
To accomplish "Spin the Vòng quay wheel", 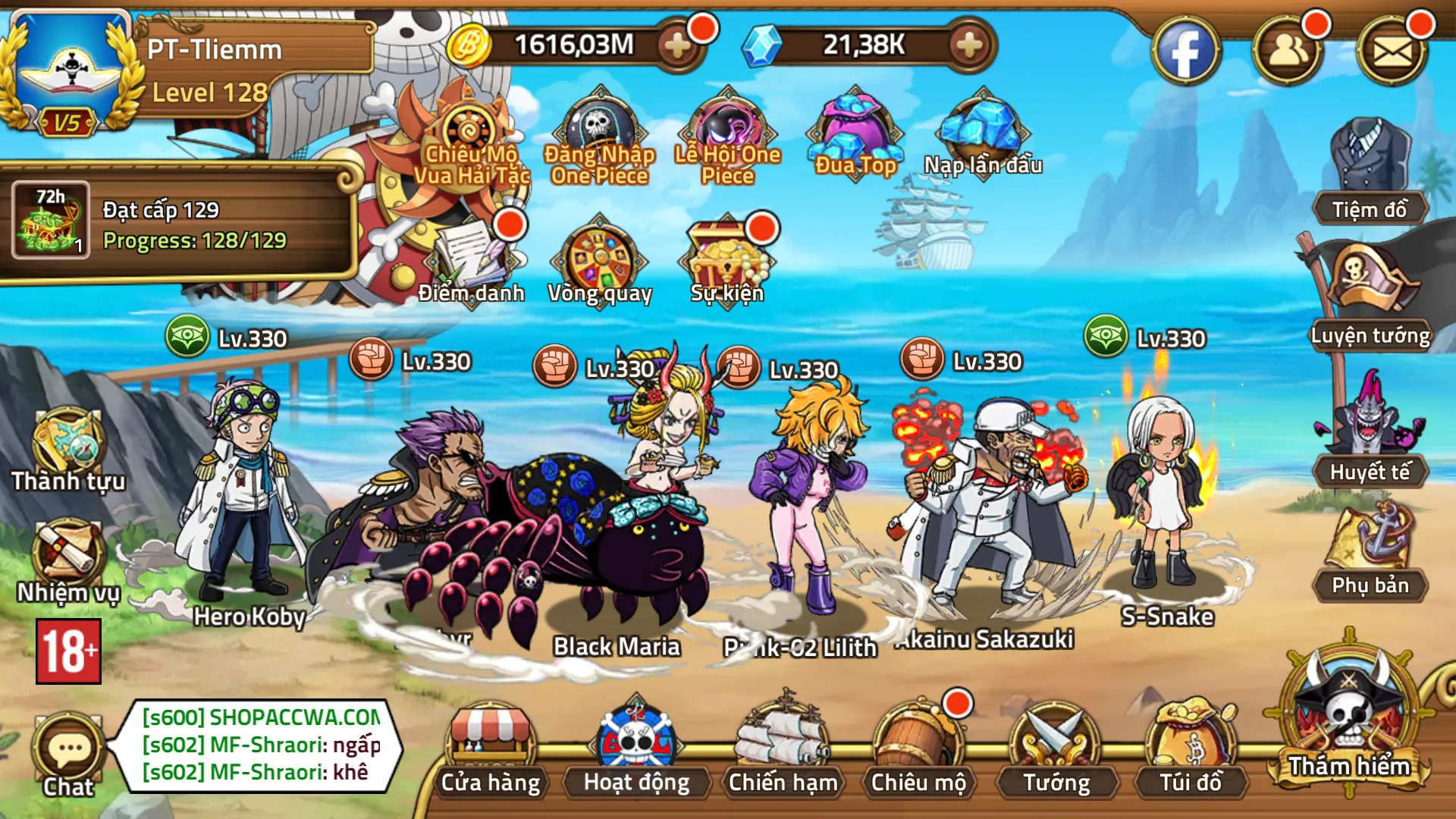I will click(x=599, y=262).
